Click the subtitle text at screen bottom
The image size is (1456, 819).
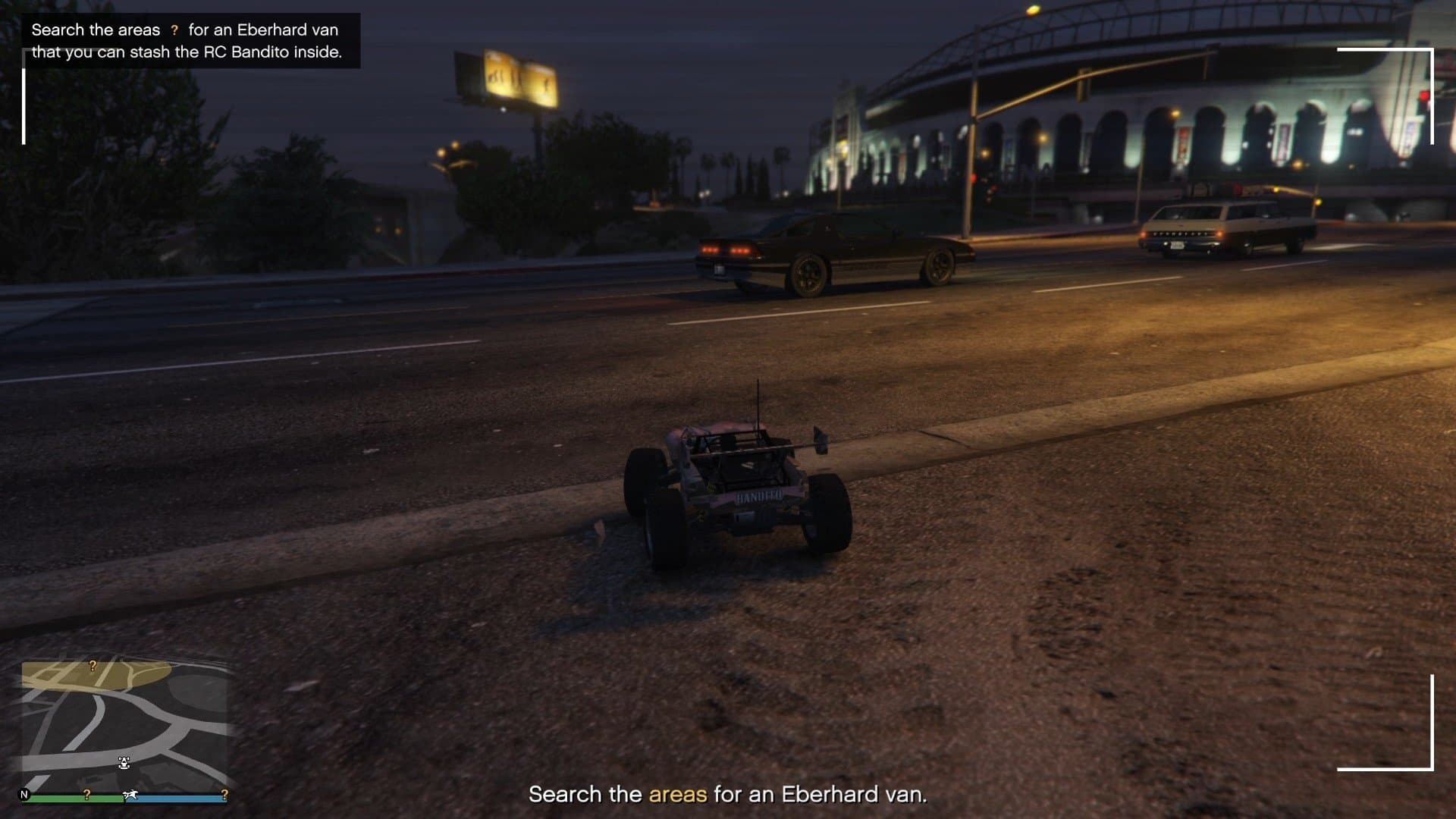[x=728, y=795]
